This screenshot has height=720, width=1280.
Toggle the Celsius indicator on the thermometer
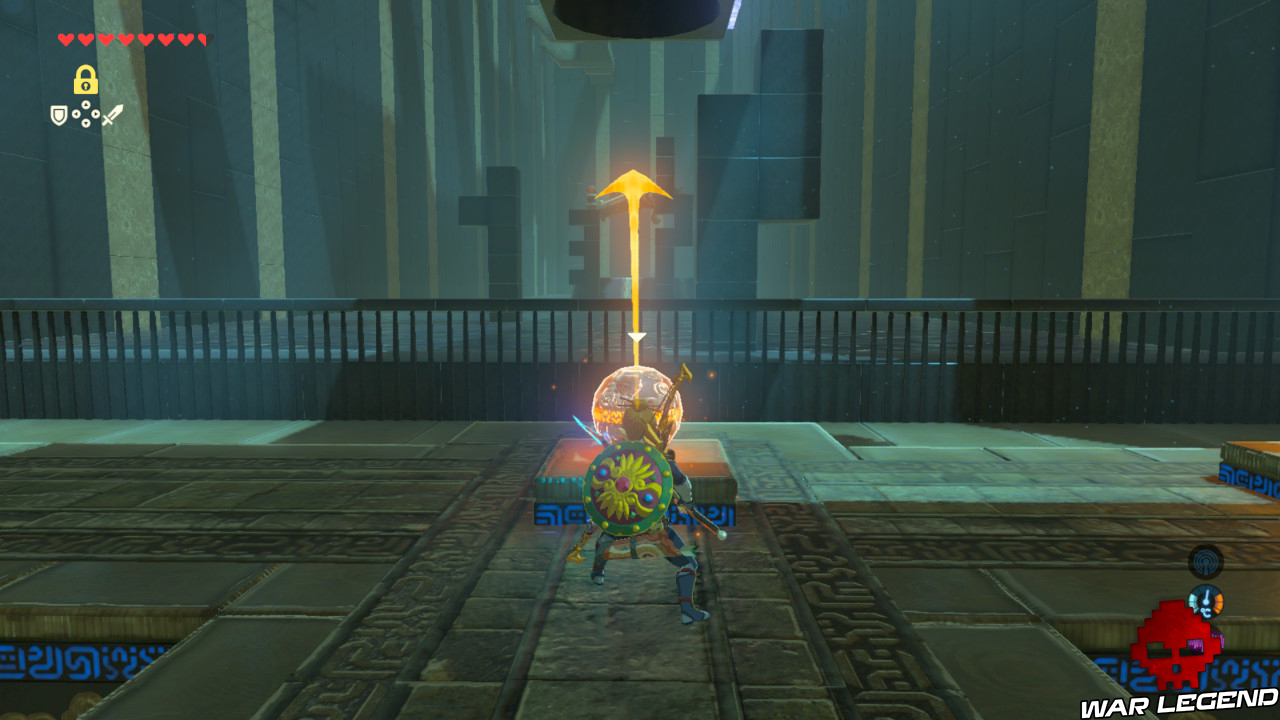[1207, 611]
